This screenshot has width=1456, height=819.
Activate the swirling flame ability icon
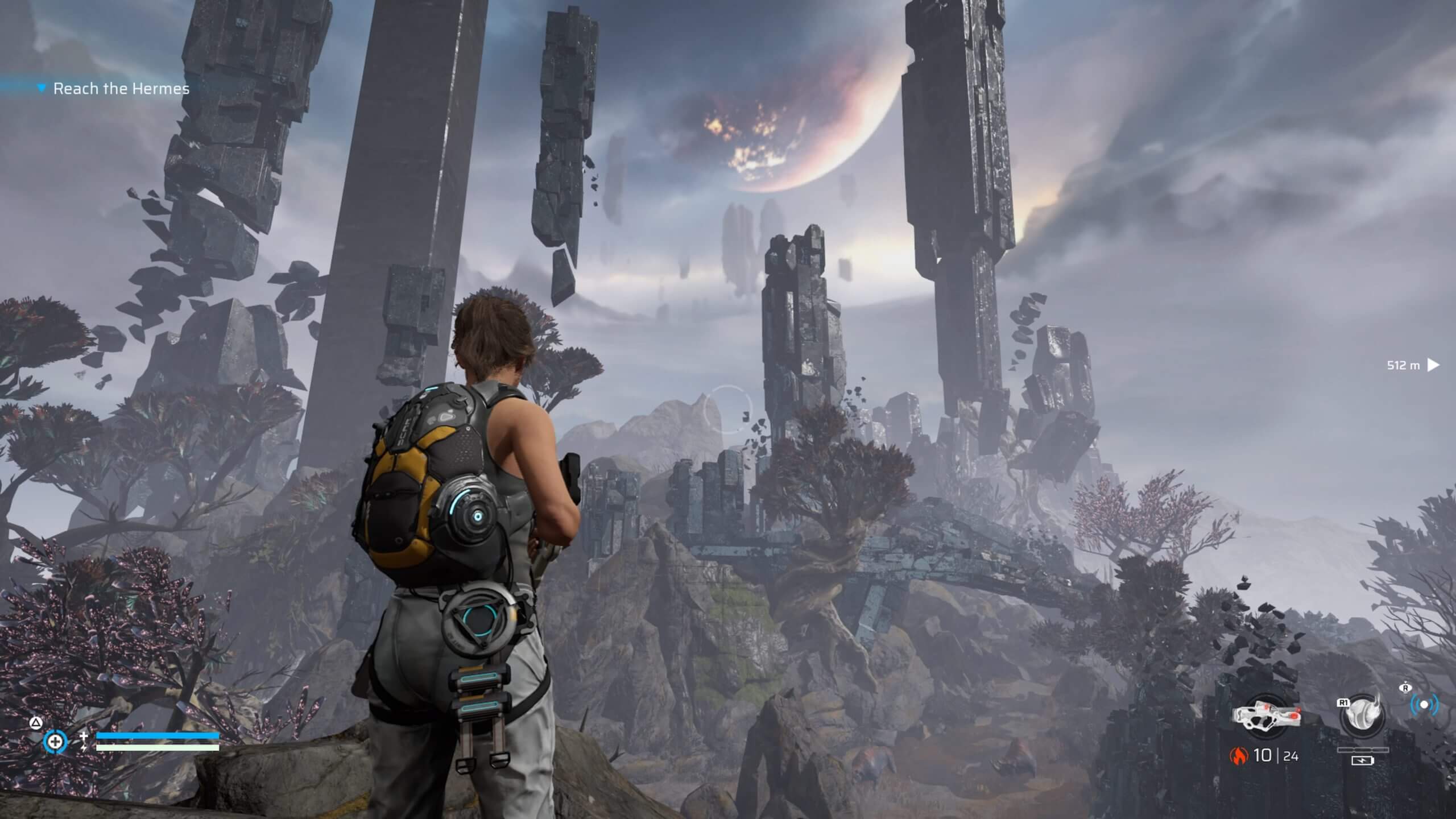click(1362, 715)
